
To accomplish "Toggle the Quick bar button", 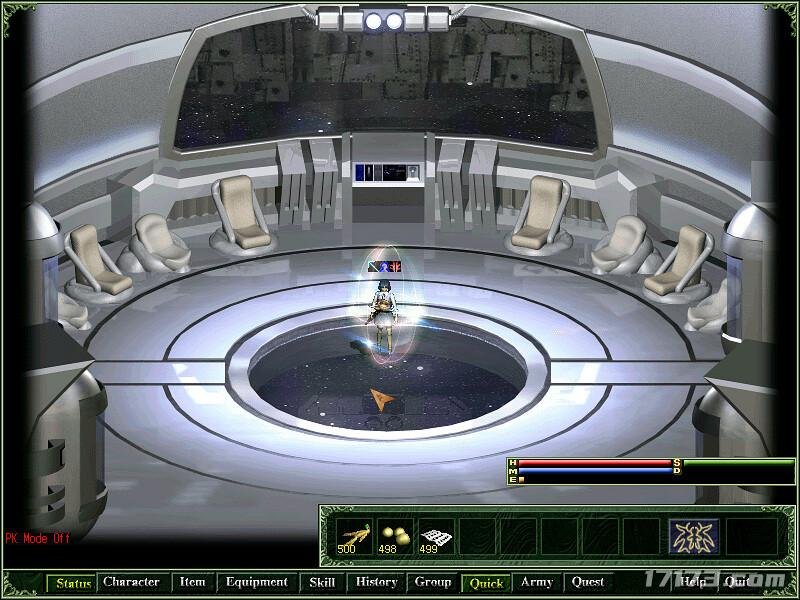I will (x=486, y=582).
